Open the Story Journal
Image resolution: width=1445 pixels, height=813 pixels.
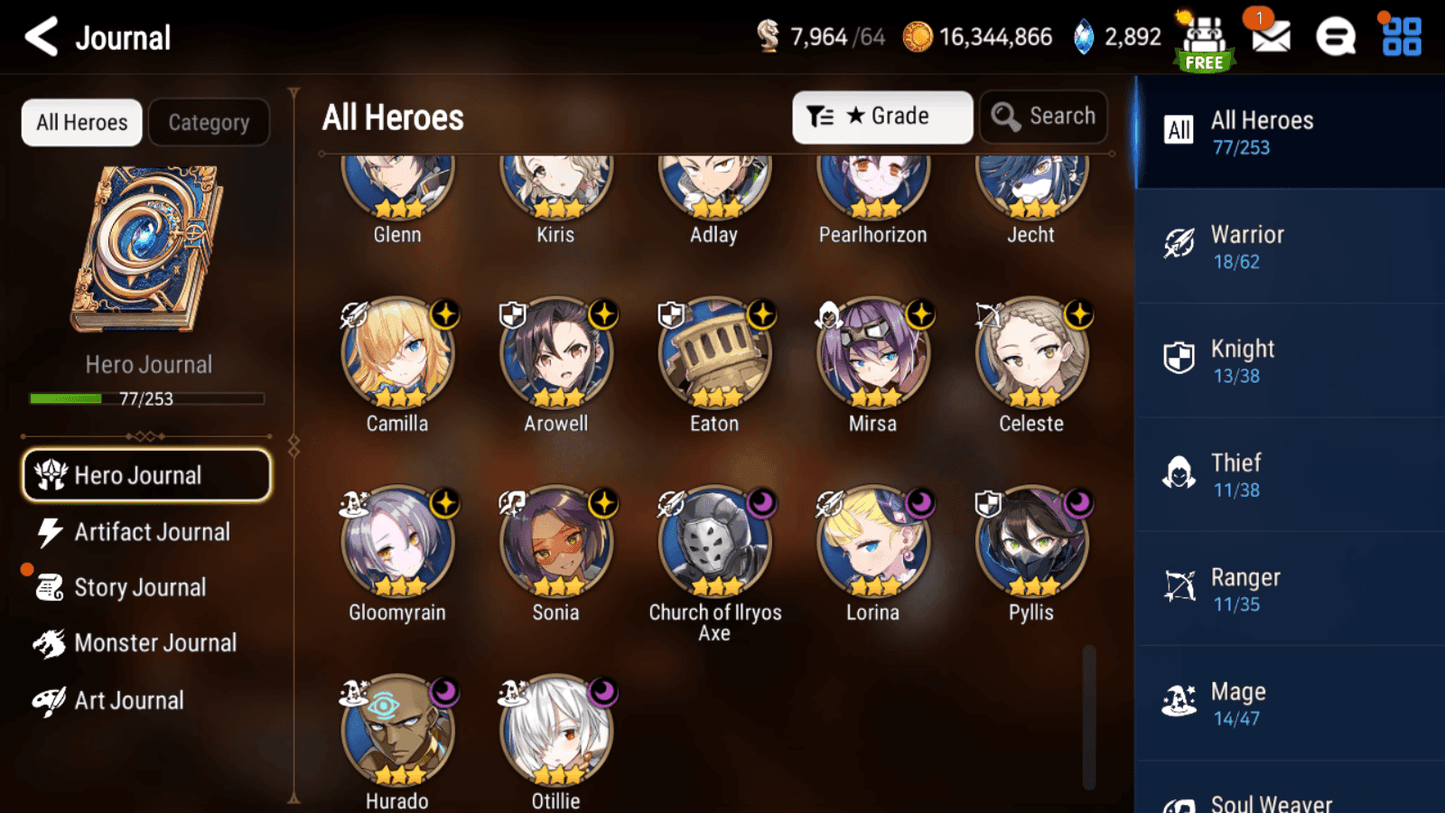point(139,587)
